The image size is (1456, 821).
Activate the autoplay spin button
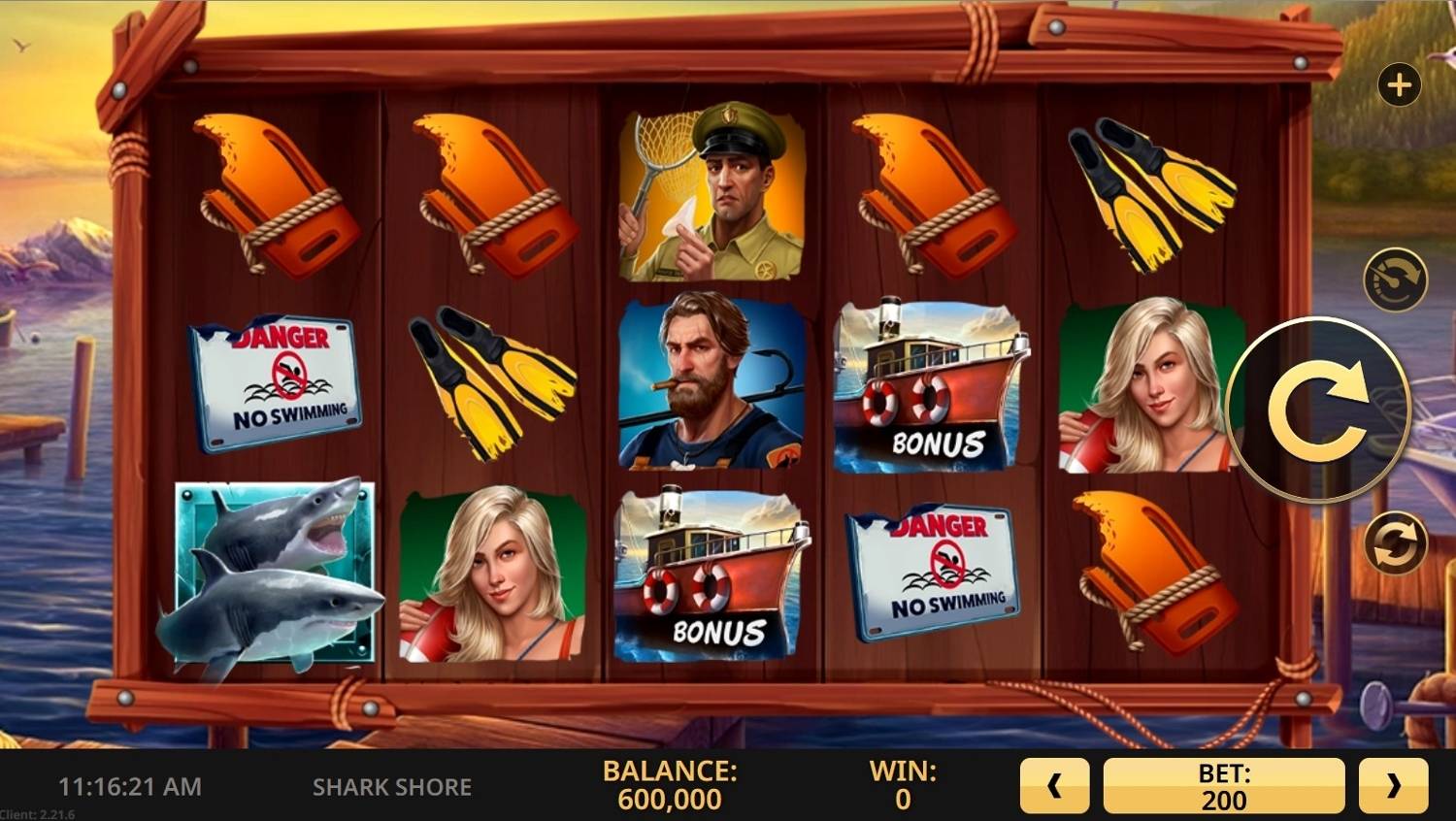tap(1396, 542)
